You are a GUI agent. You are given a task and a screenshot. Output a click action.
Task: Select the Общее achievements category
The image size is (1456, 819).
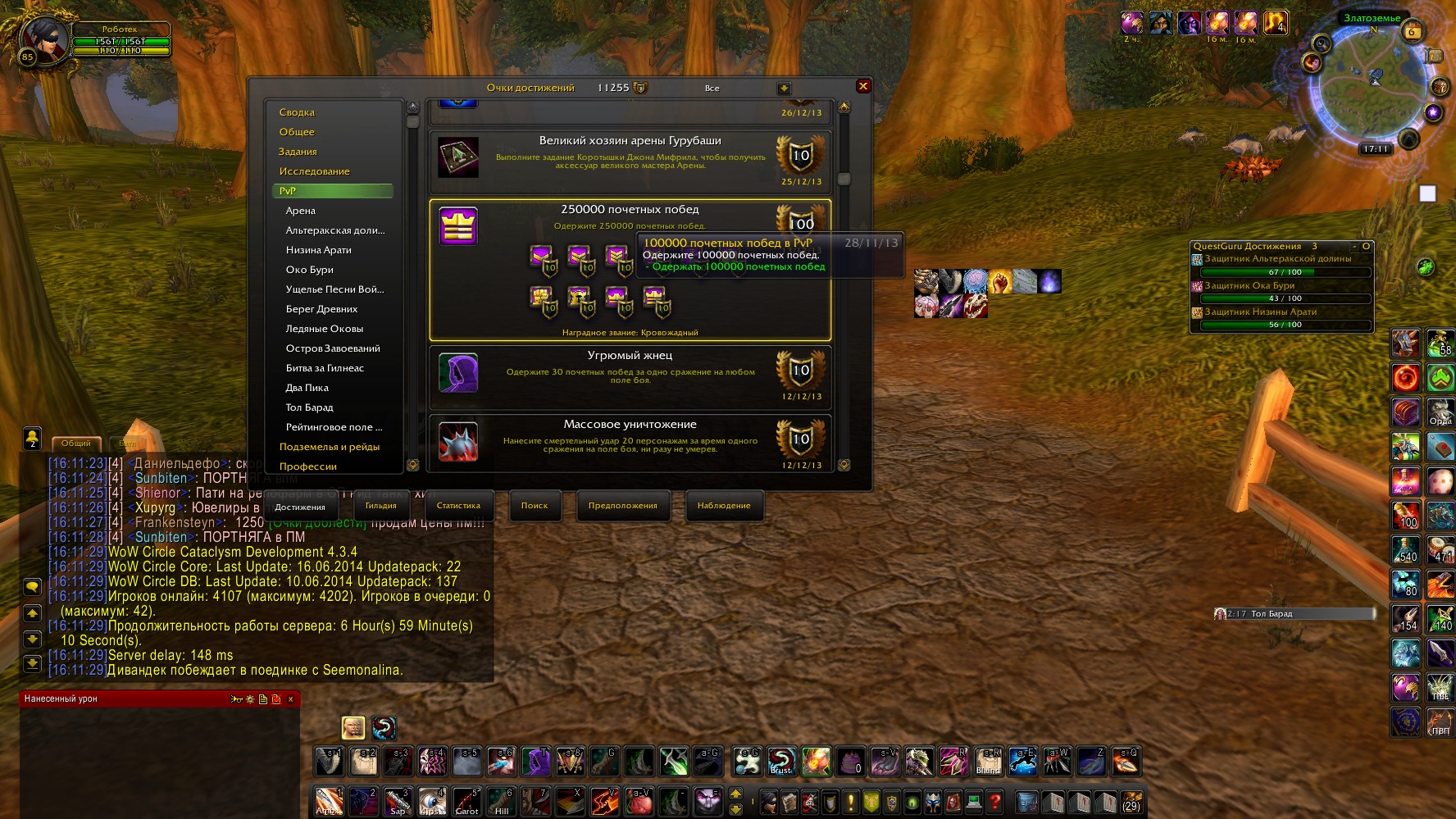(297, 132)
